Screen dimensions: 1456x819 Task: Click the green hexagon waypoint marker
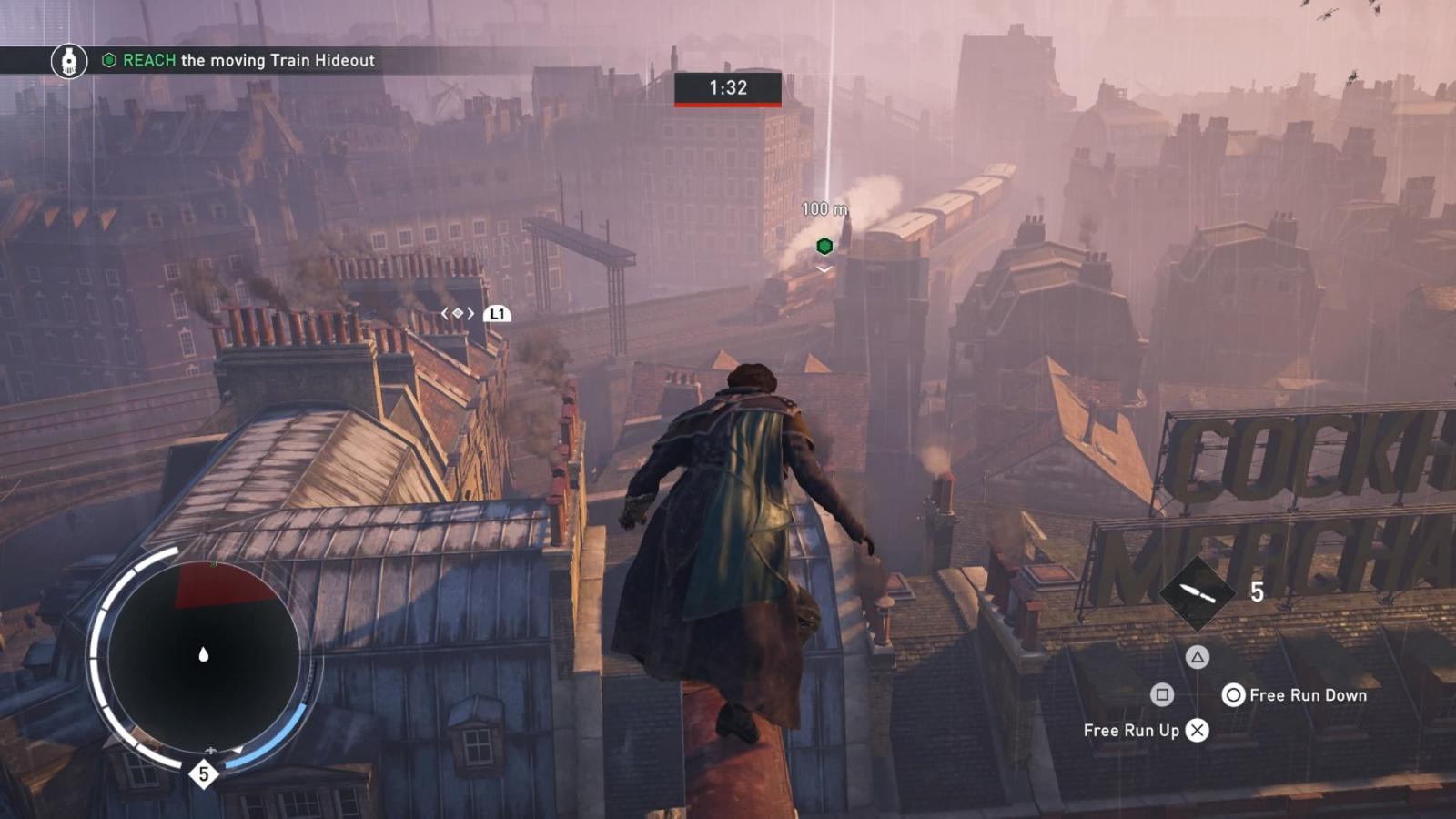pyautogui.click(x=824, y=246)
